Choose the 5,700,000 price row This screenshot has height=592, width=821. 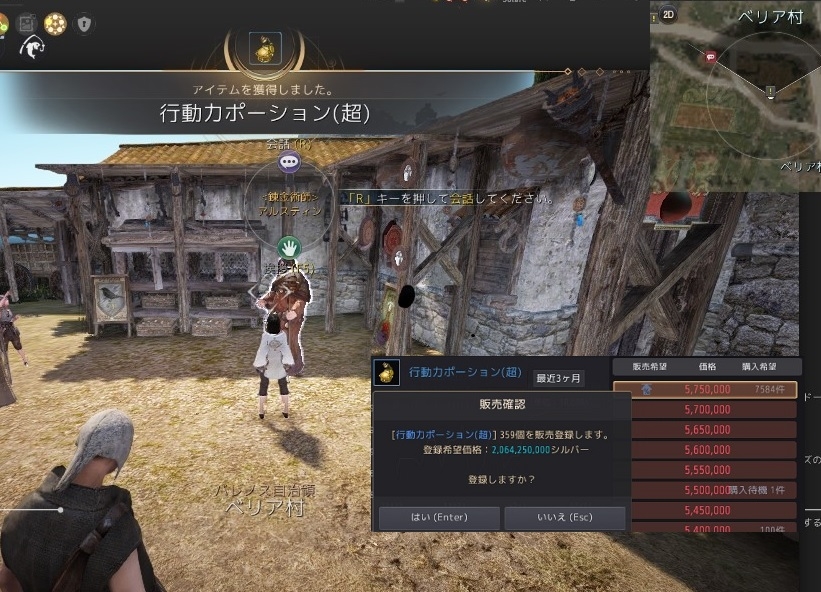coord(705,409)
